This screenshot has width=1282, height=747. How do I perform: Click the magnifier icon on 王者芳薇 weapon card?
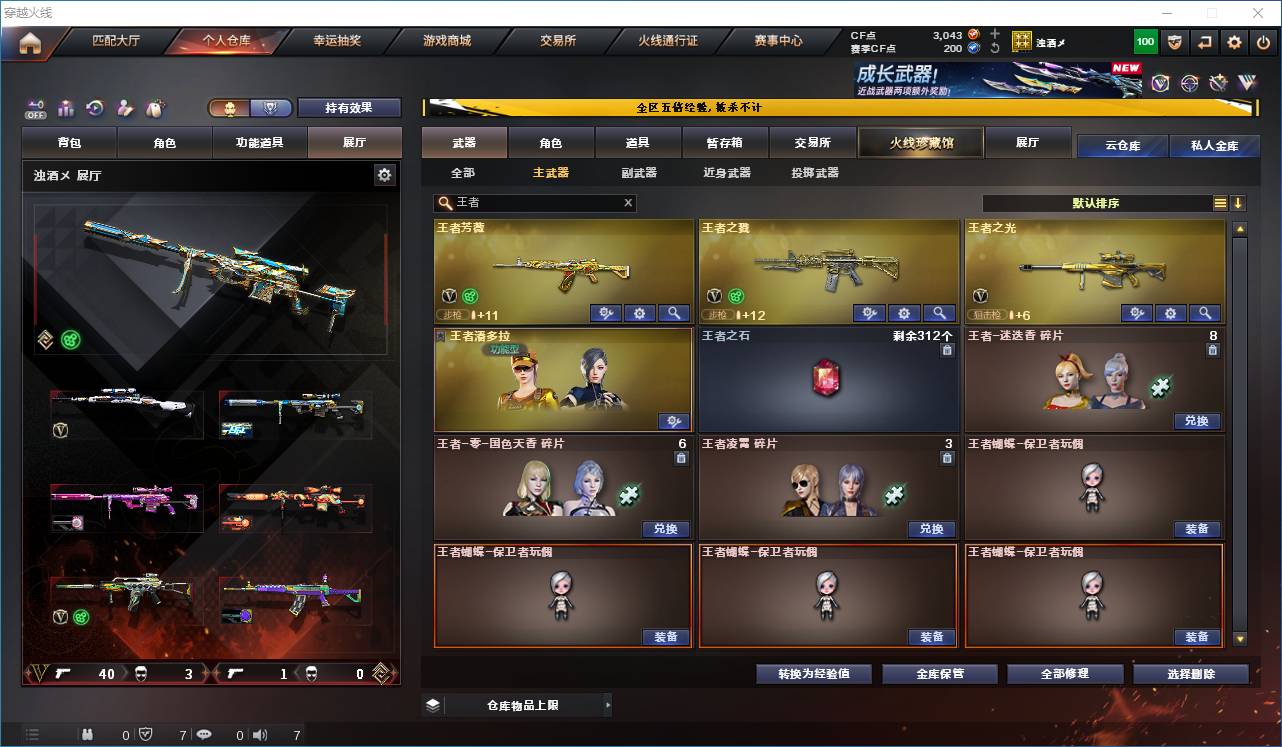(x=674, y=313)
